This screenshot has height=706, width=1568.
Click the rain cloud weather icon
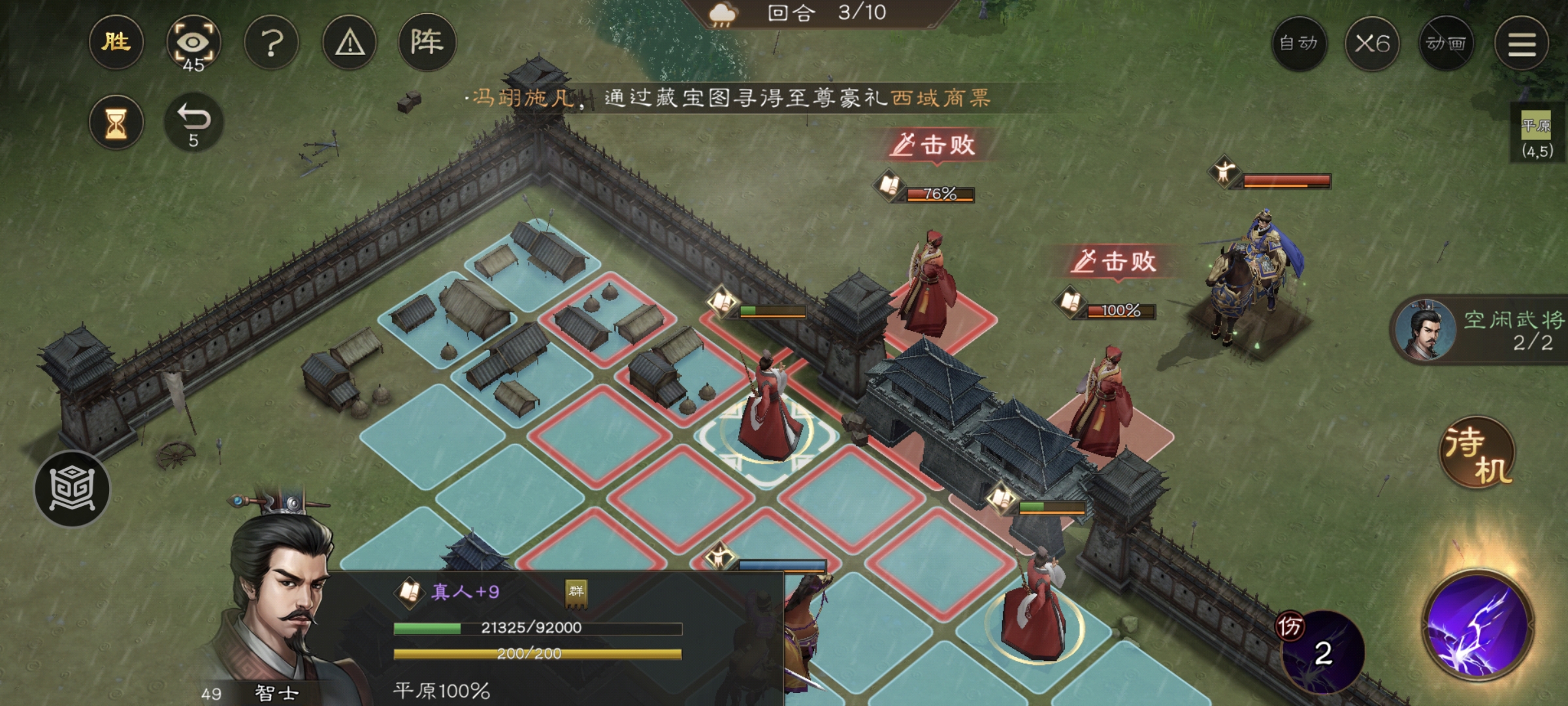(x=721, y=13)
